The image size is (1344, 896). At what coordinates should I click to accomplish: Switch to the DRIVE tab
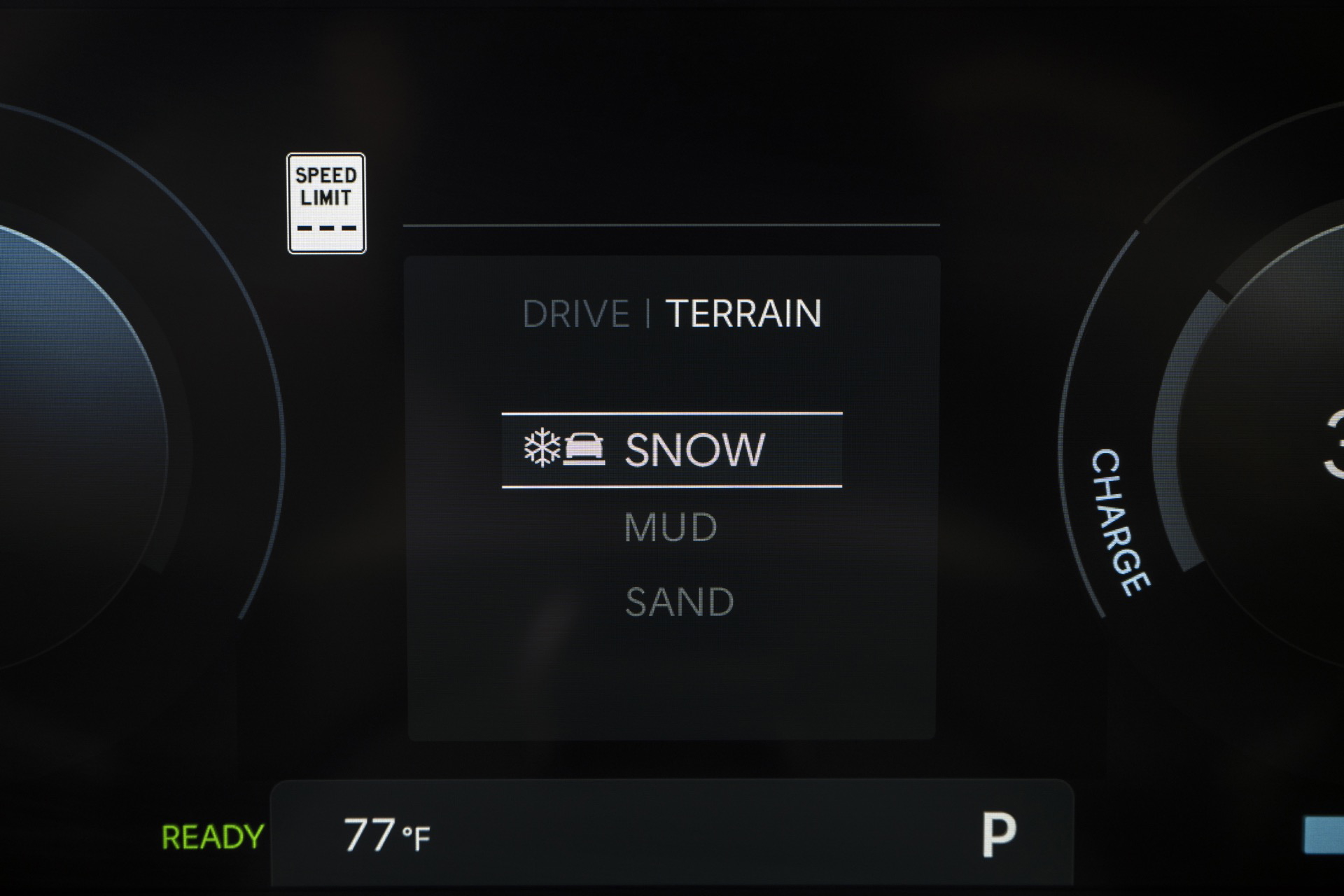tap(575, 314)
